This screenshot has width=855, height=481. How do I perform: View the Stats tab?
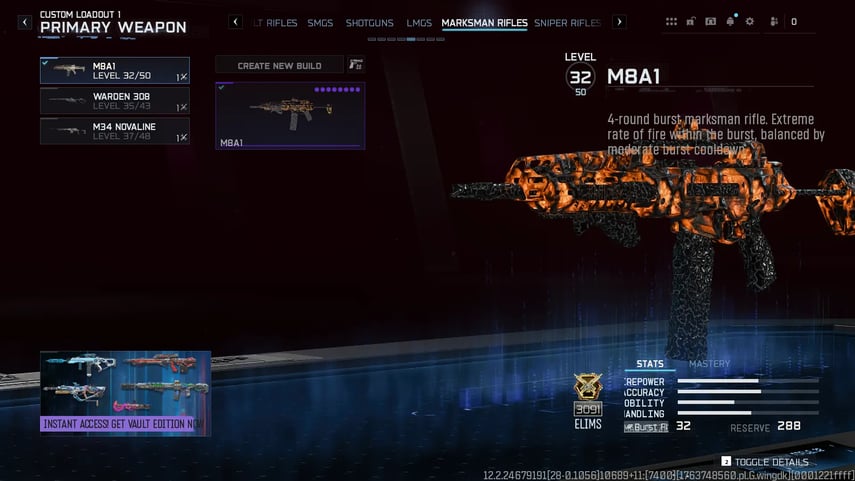pos(650,364)
